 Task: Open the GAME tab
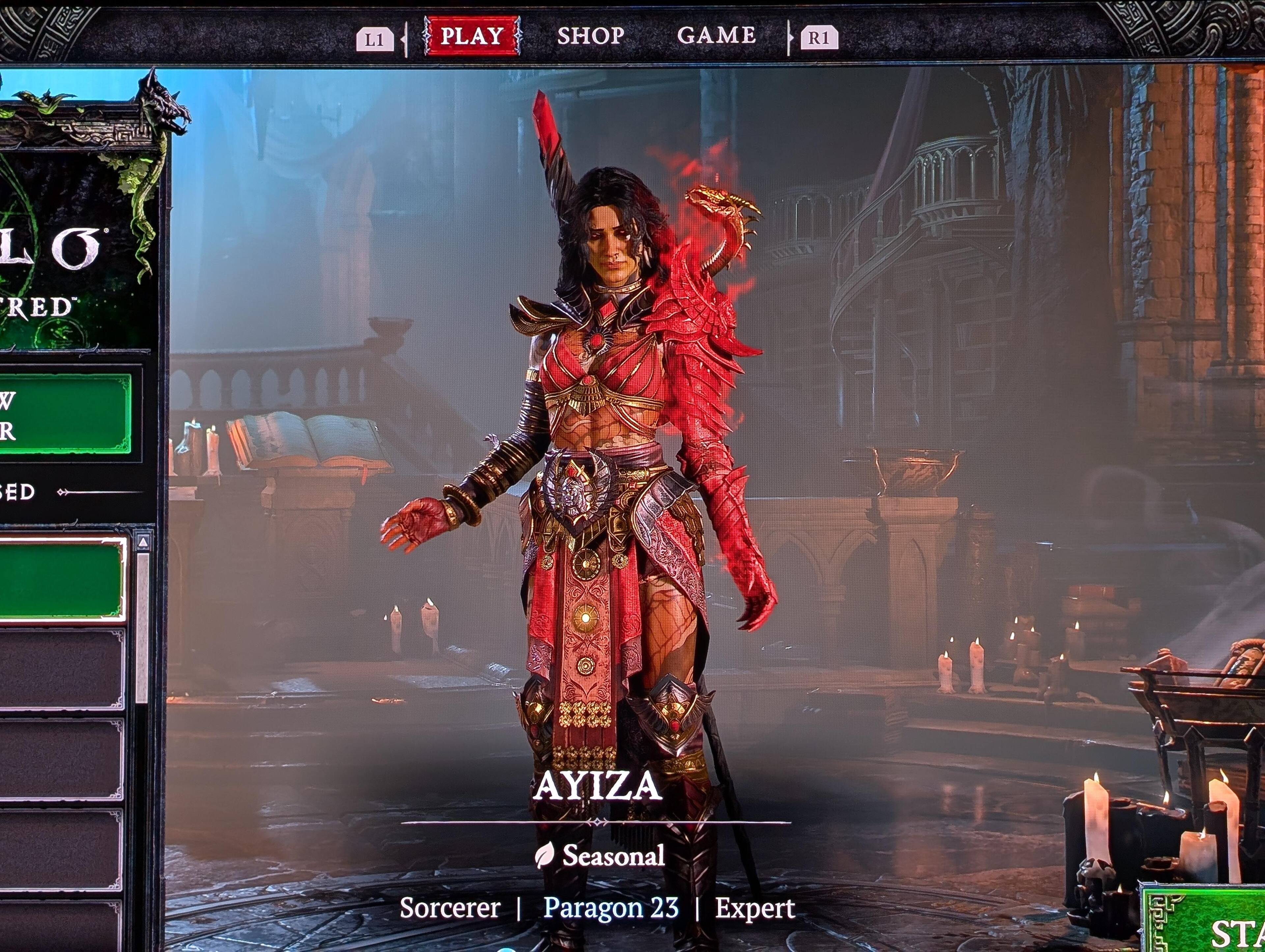pos(716,36)
